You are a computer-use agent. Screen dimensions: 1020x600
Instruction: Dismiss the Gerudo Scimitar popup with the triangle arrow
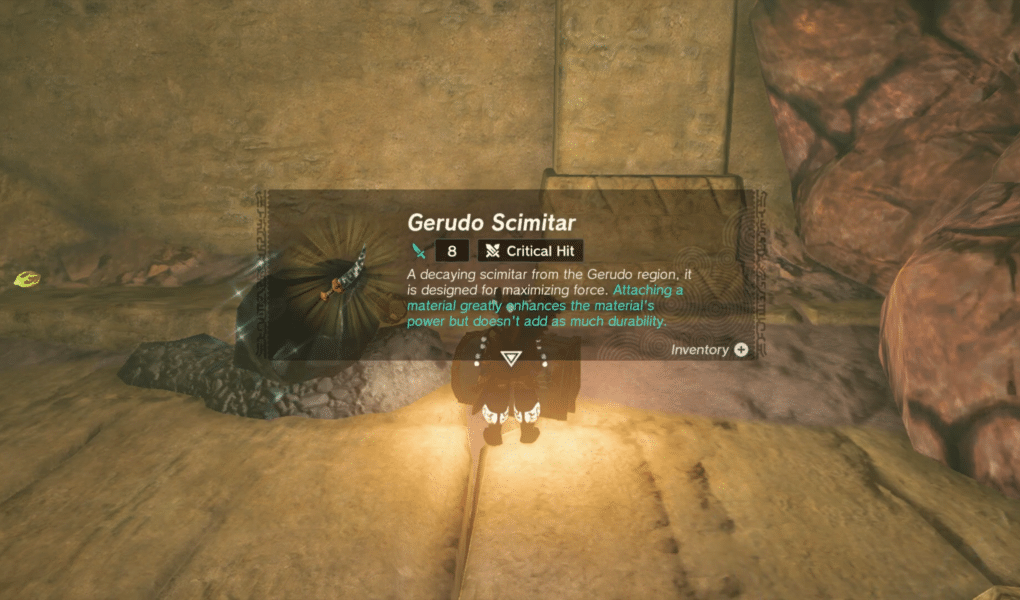pyautogui.click(x=510, y=359)
